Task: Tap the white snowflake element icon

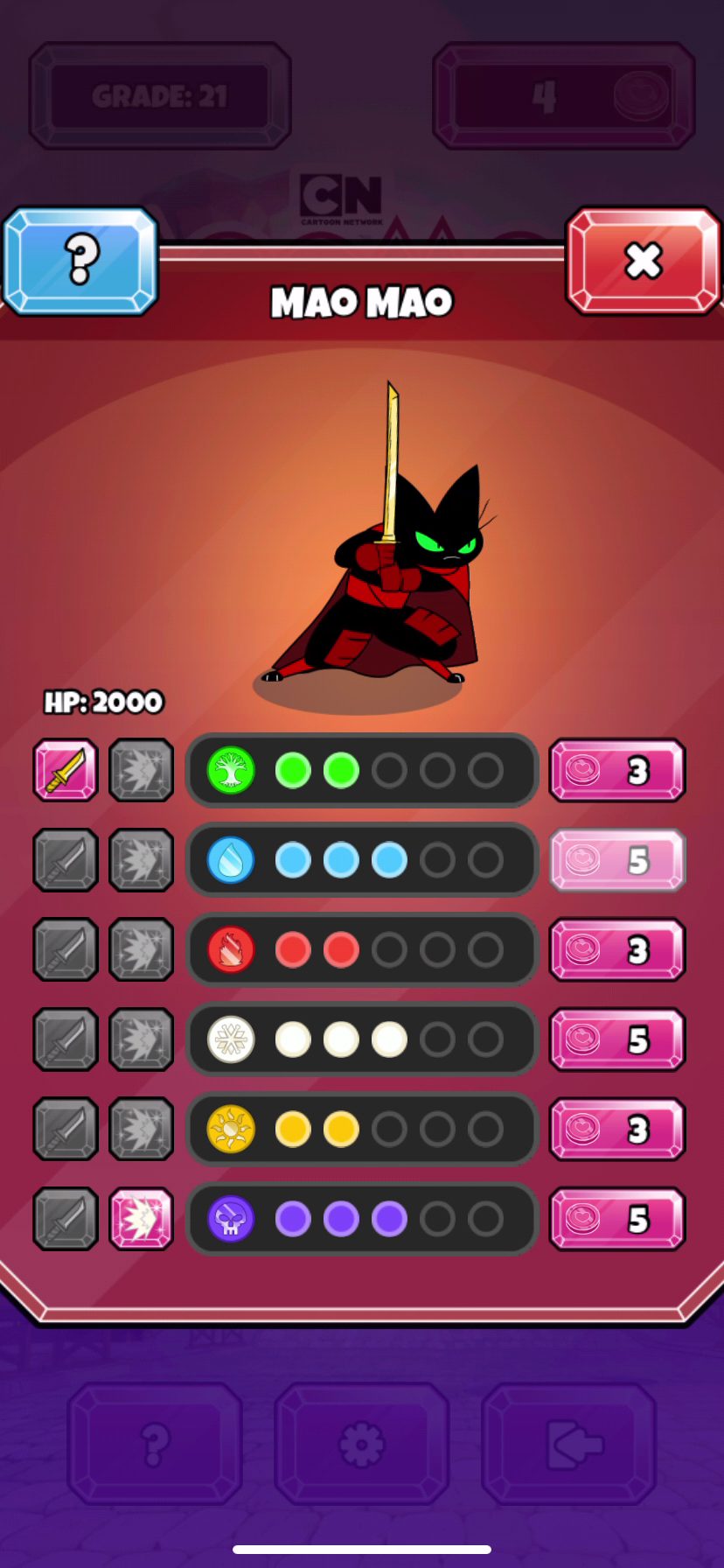Action: pos(231,1039)
